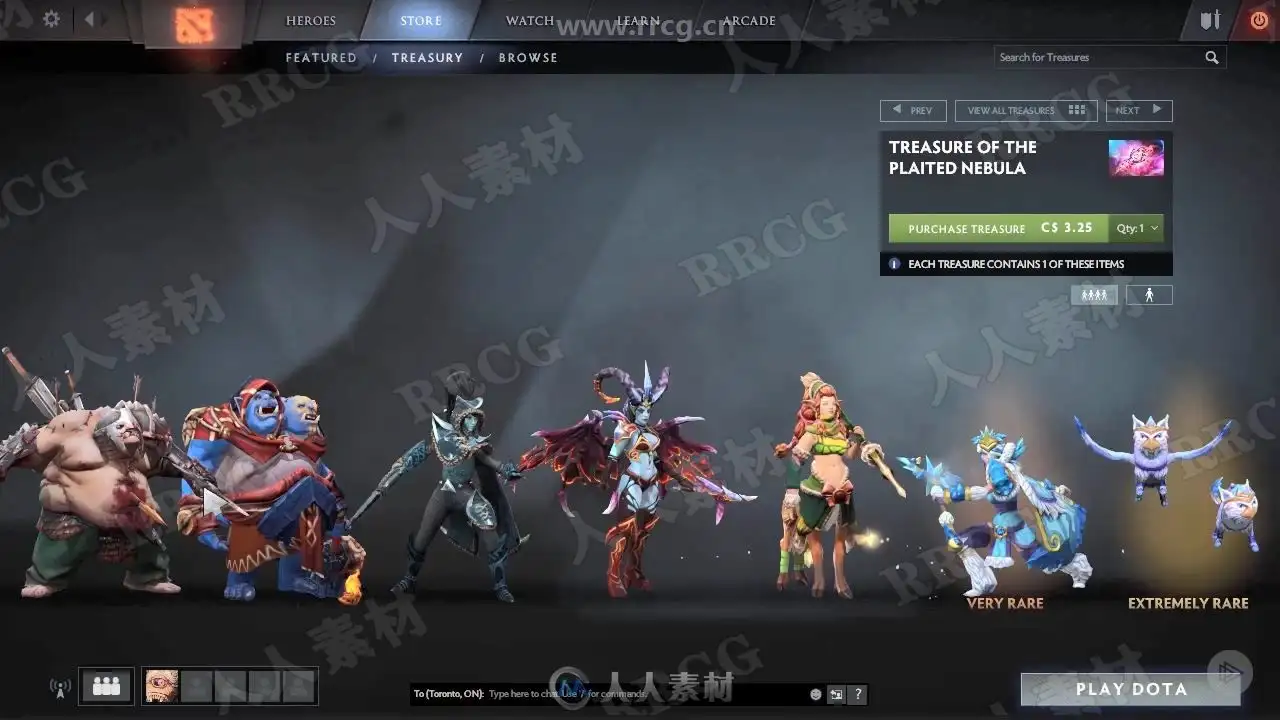Quit the game with power button
The height and width of the screenshot is (720, 1280).
(1258, 20)
